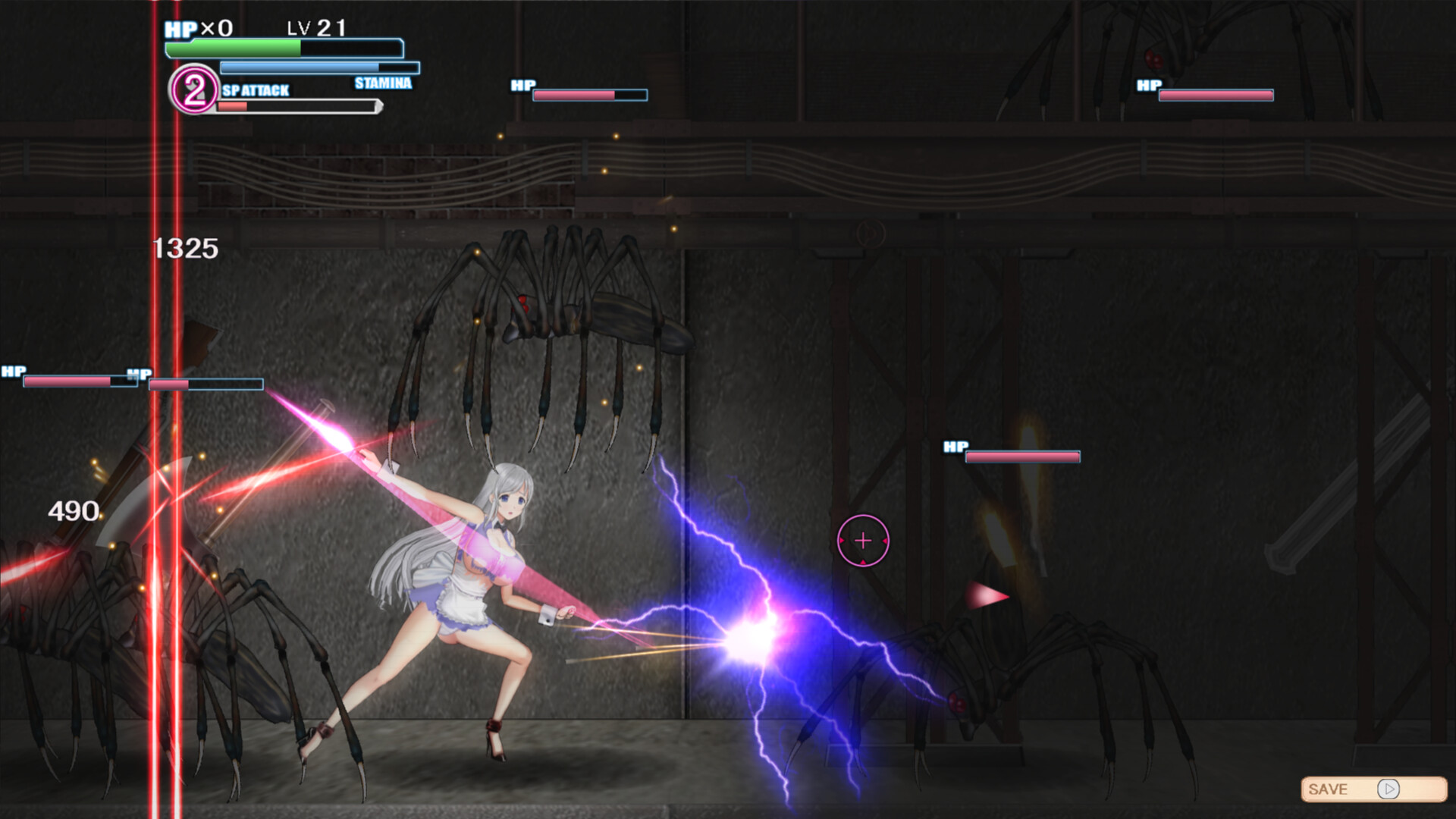Select the SP ATTACK counter badge showing 2

click(195, 90)
